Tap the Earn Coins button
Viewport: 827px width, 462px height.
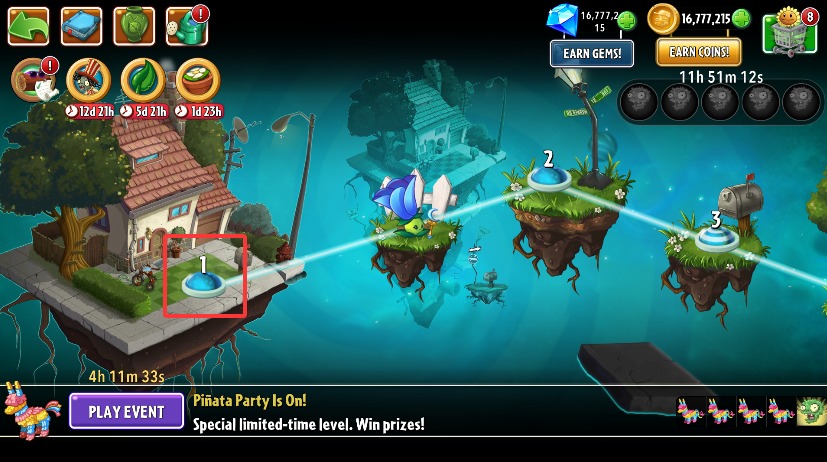(699, 51)
